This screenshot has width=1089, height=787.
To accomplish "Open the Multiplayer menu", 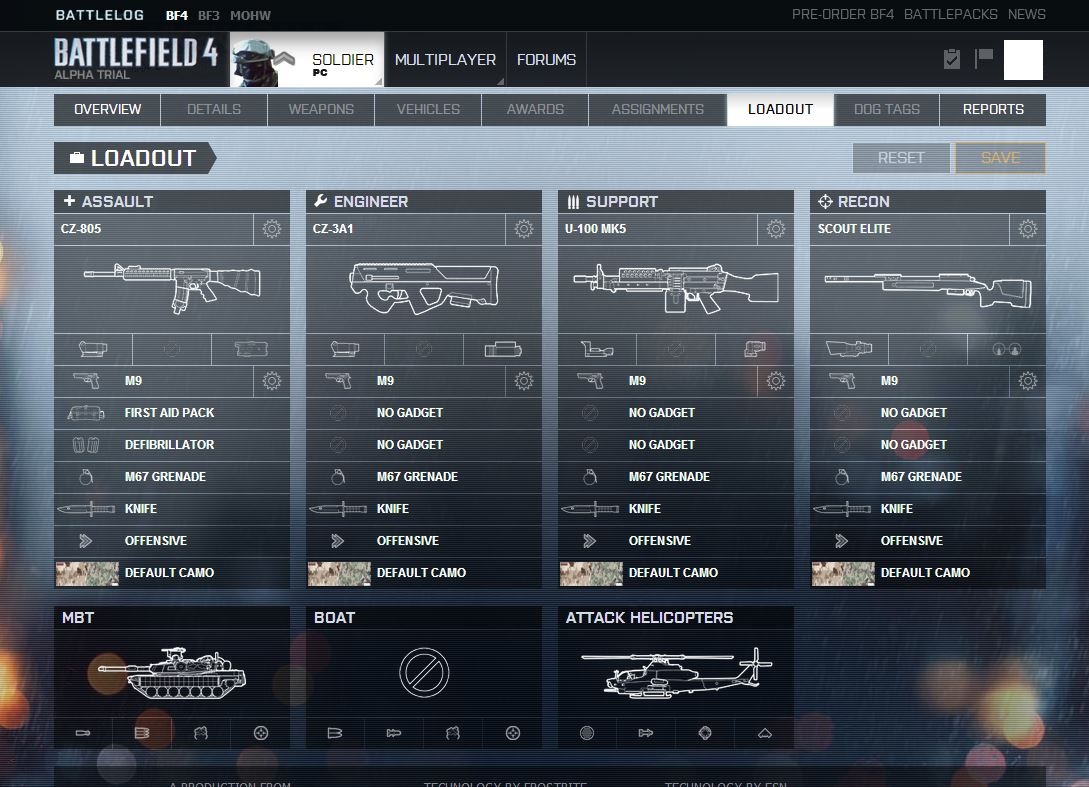I will point(445,60).
